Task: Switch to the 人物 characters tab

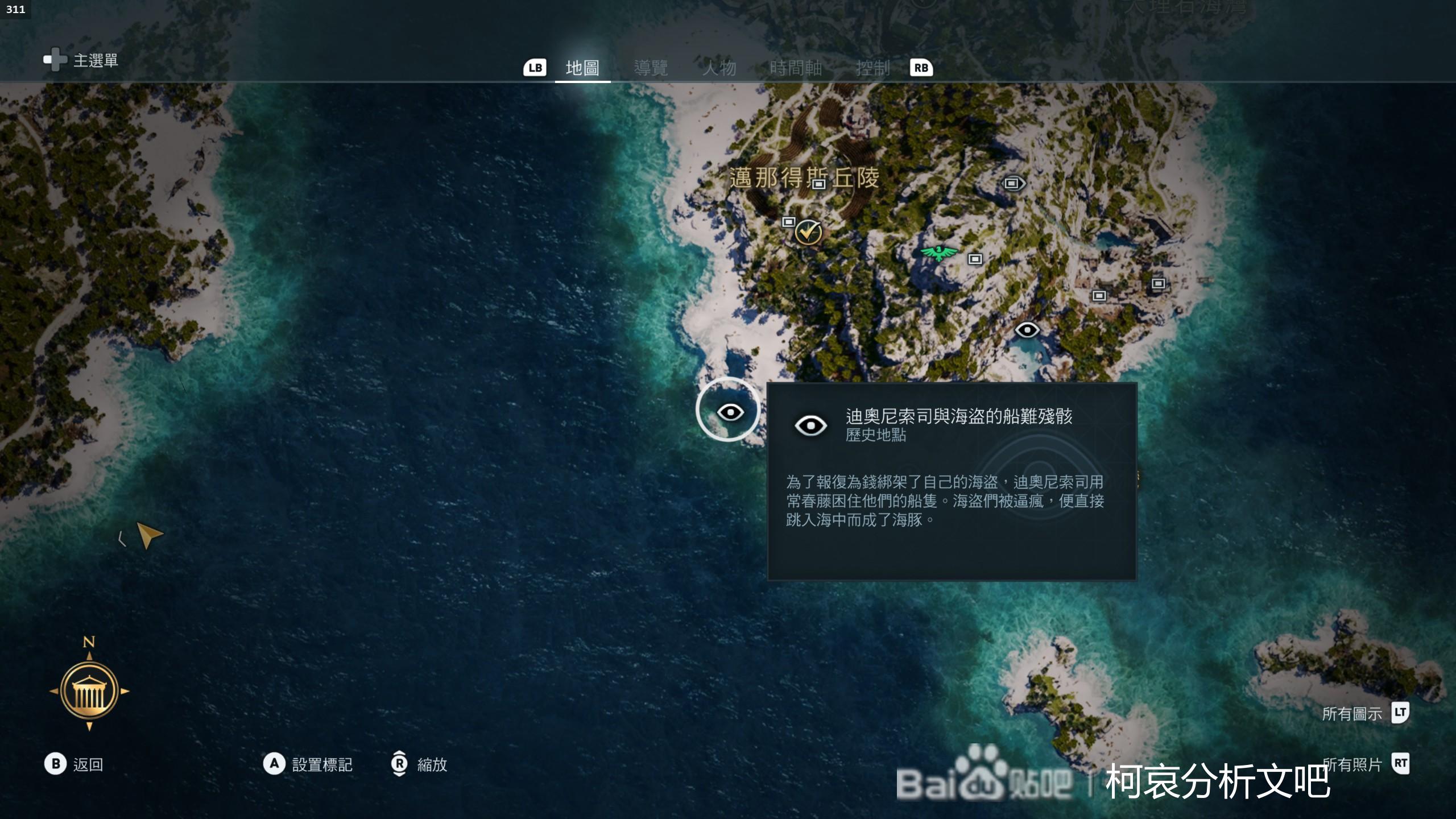Action: (719, 68)
